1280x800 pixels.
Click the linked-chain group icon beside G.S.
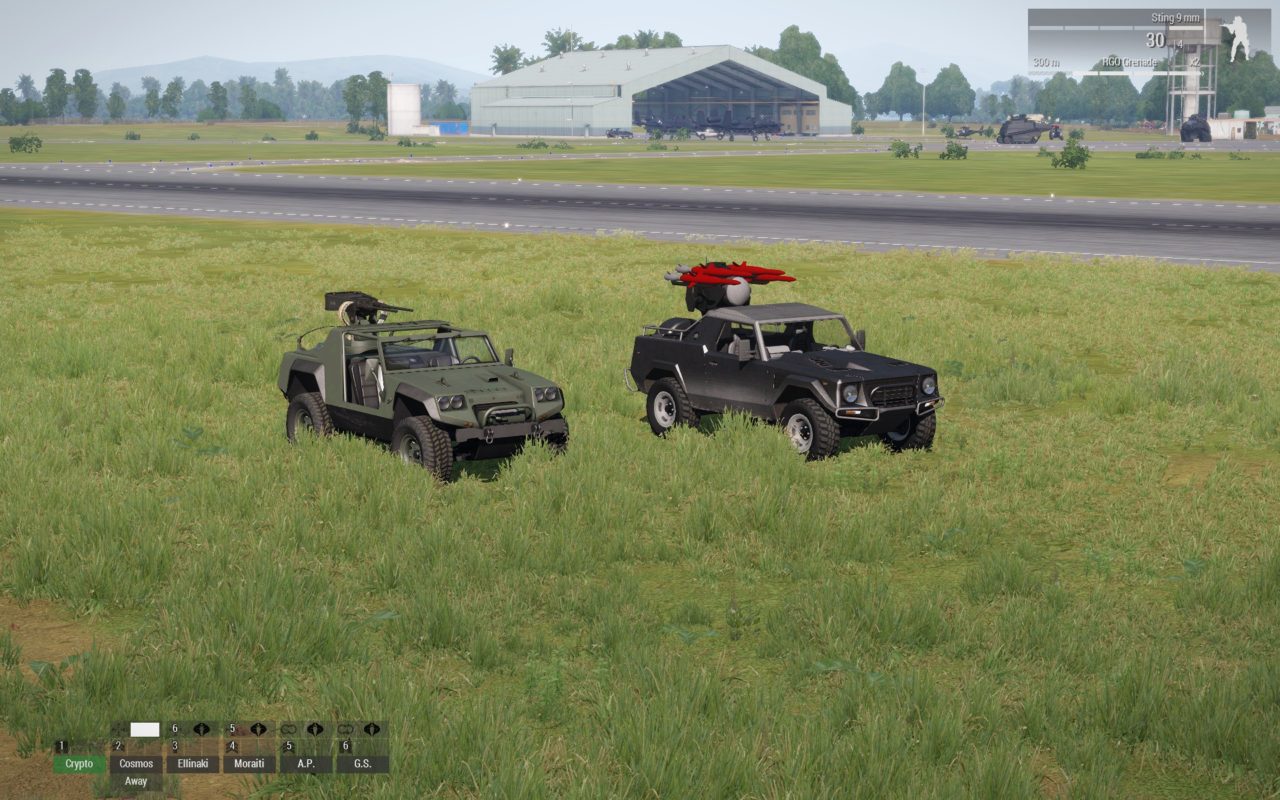point(345,729)
